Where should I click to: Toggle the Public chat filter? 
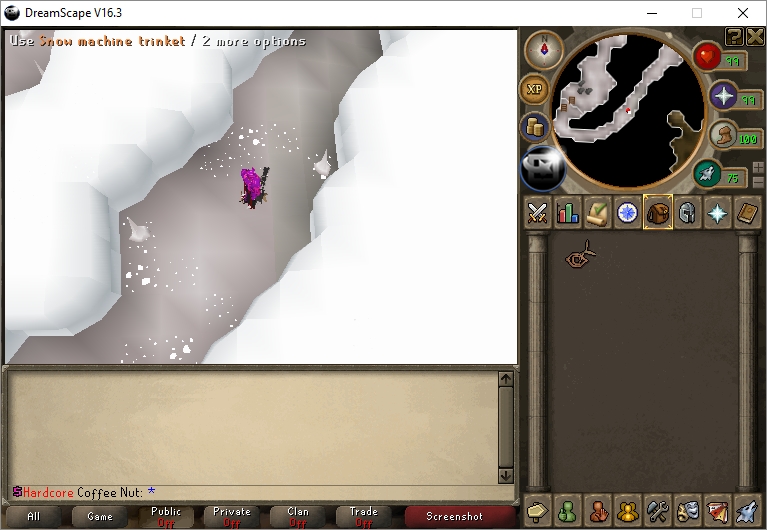click(x=166, y=516)
